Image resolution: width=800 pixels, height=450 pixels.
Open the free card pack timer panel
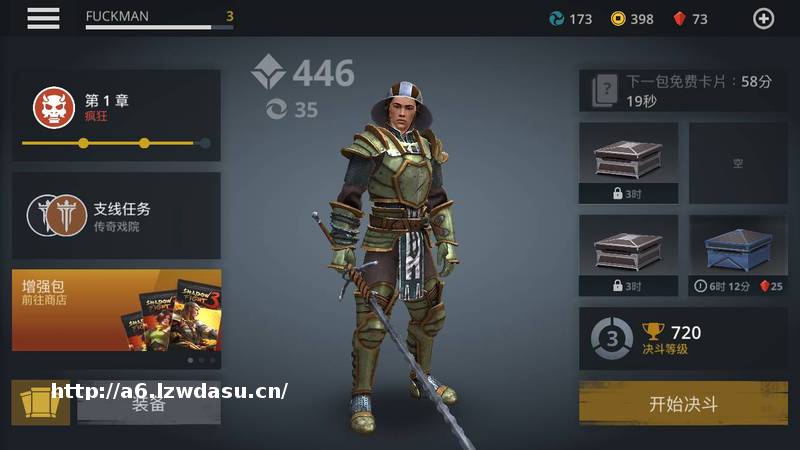[683, 91]
